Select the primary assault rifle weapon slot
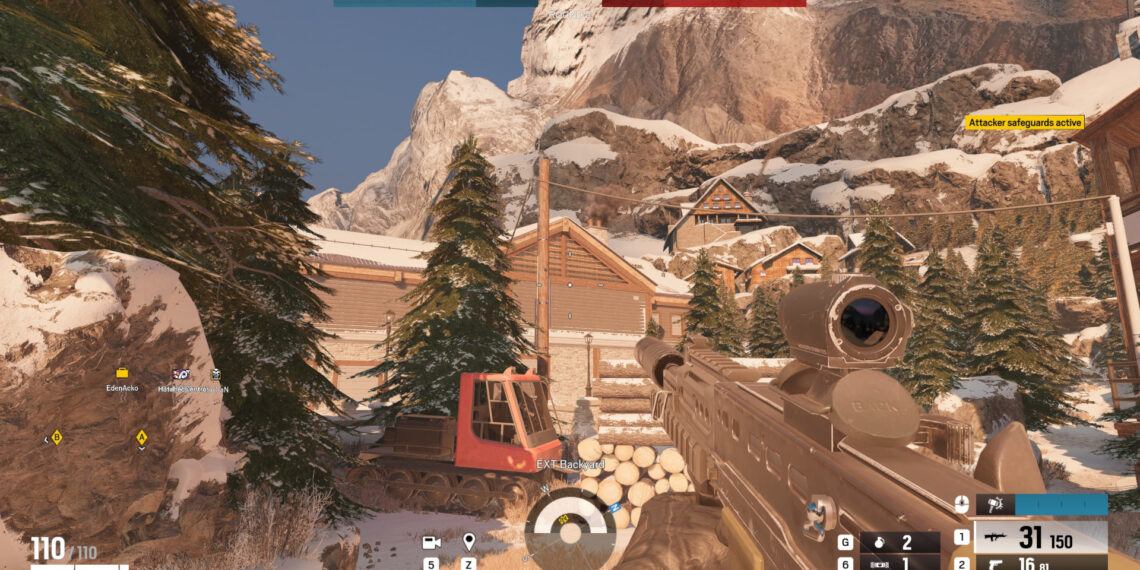The width and height of the screenshot is (1140, 570). pos(1040,537)
